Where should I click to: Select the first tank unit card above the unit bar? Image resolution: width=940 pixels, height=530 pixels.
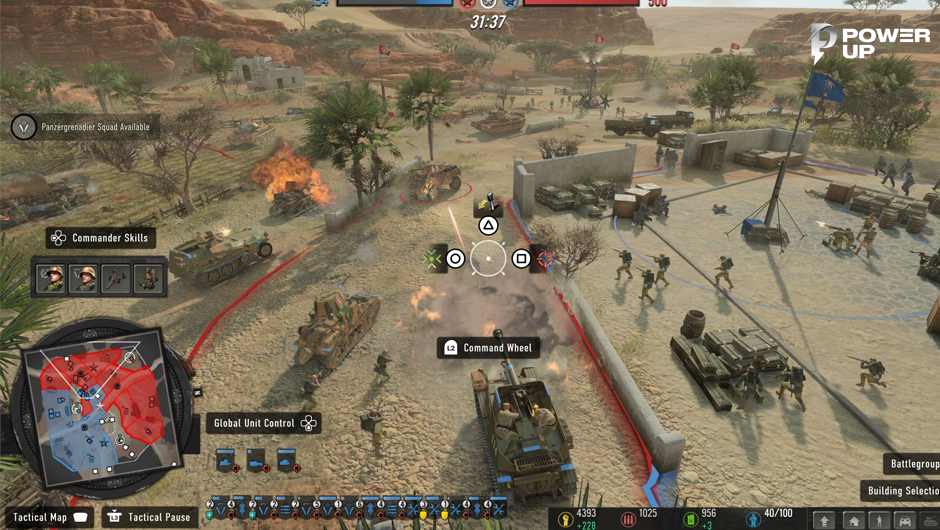point(227,461)
